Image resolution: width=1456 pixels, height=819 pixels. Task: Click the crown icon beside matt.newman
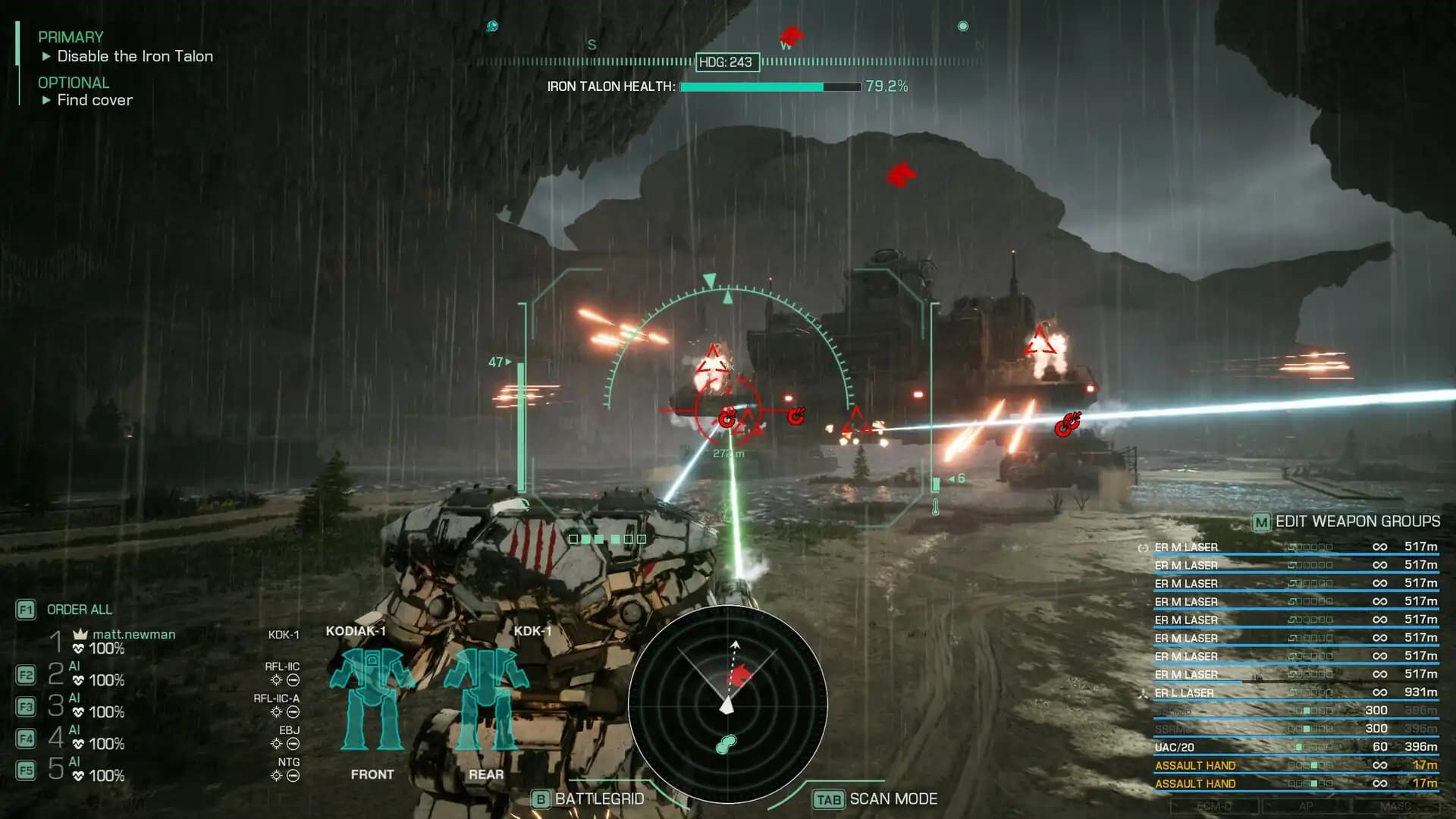[80, 634]
